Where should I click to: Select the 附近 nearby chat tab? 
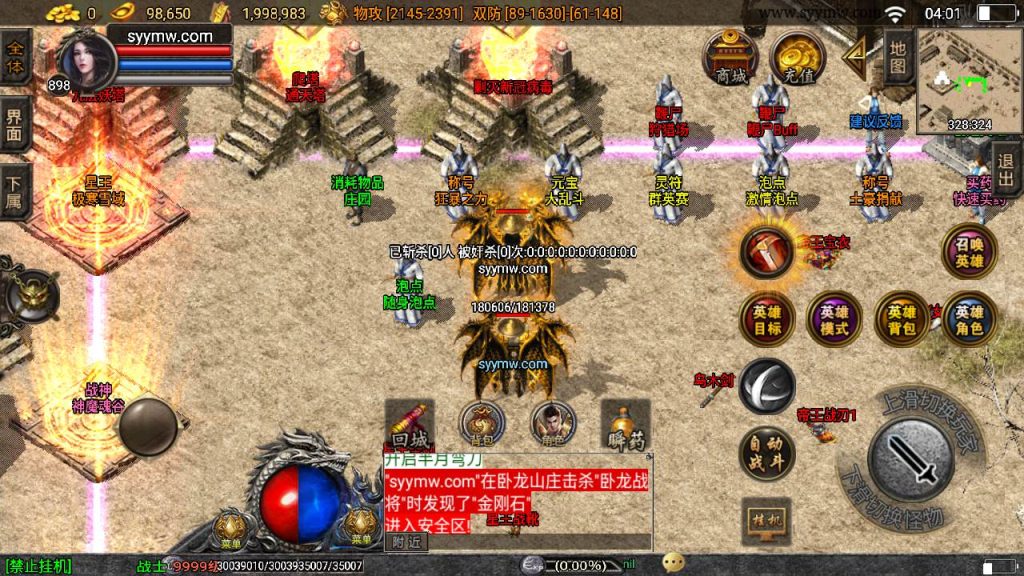click(x=407, y=542)
